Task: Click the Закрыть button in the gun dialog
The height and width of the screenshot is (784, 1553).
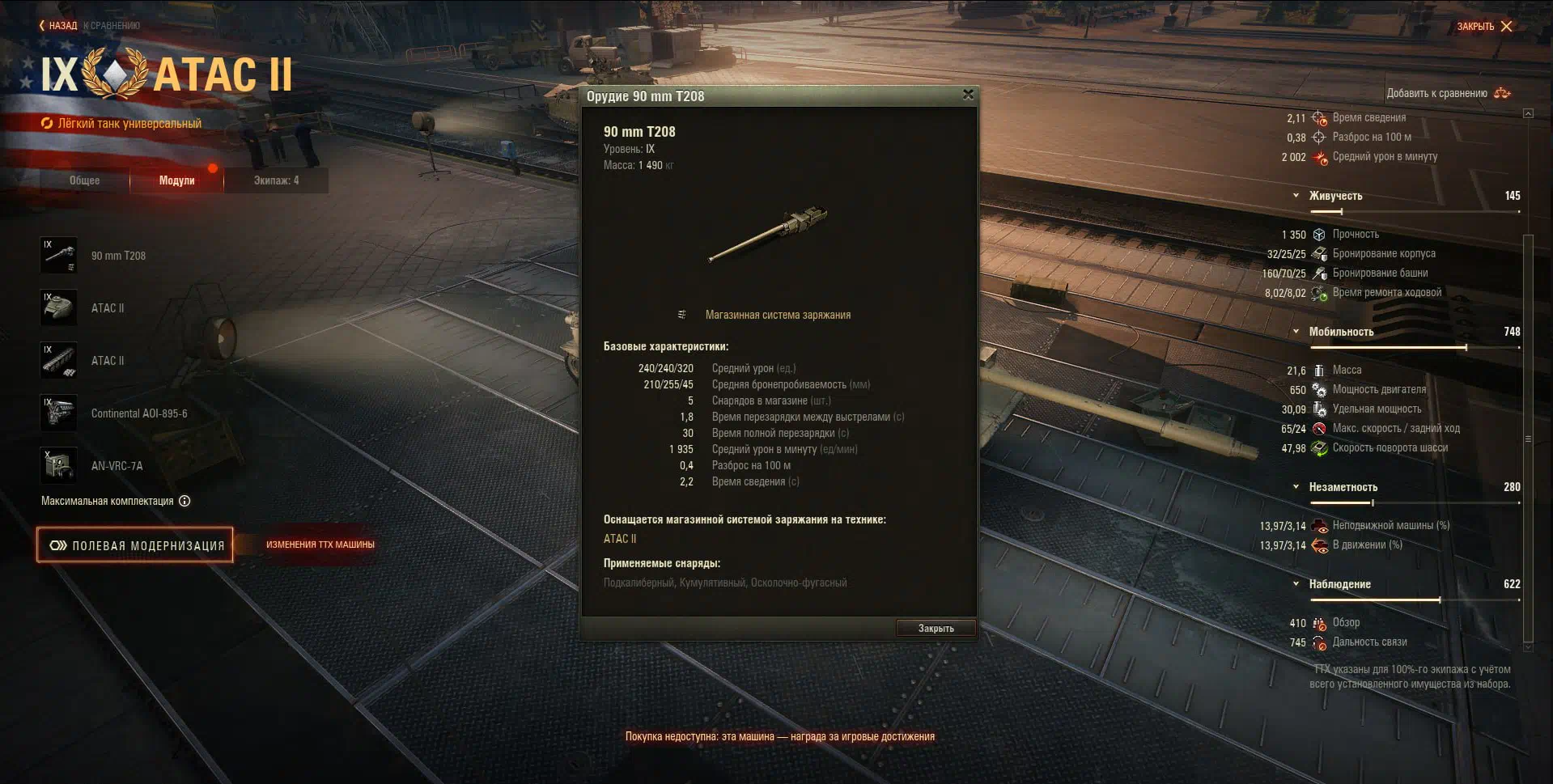Action: (x=936, y=628)
